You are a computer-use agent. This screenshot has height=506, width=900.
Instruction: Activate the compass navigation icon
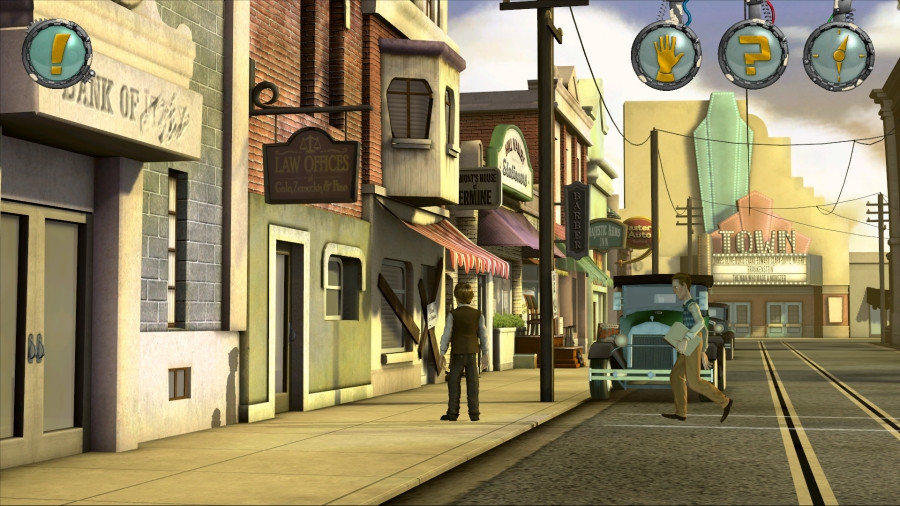[x=838, y=55]
